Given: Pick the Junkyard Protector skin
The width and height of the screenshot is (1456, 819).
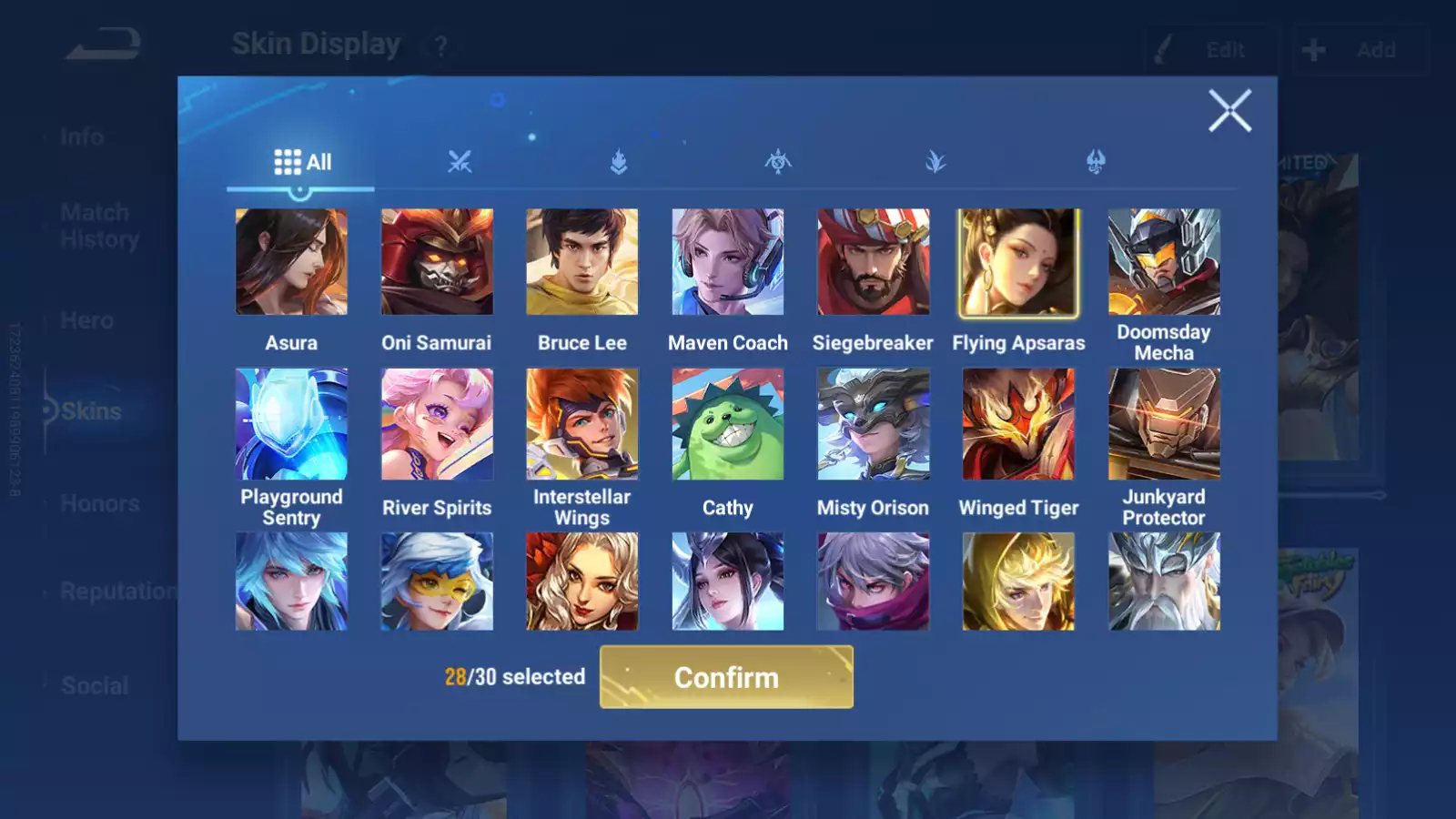Looking at the screenshot, I should tap(1164, 424).
